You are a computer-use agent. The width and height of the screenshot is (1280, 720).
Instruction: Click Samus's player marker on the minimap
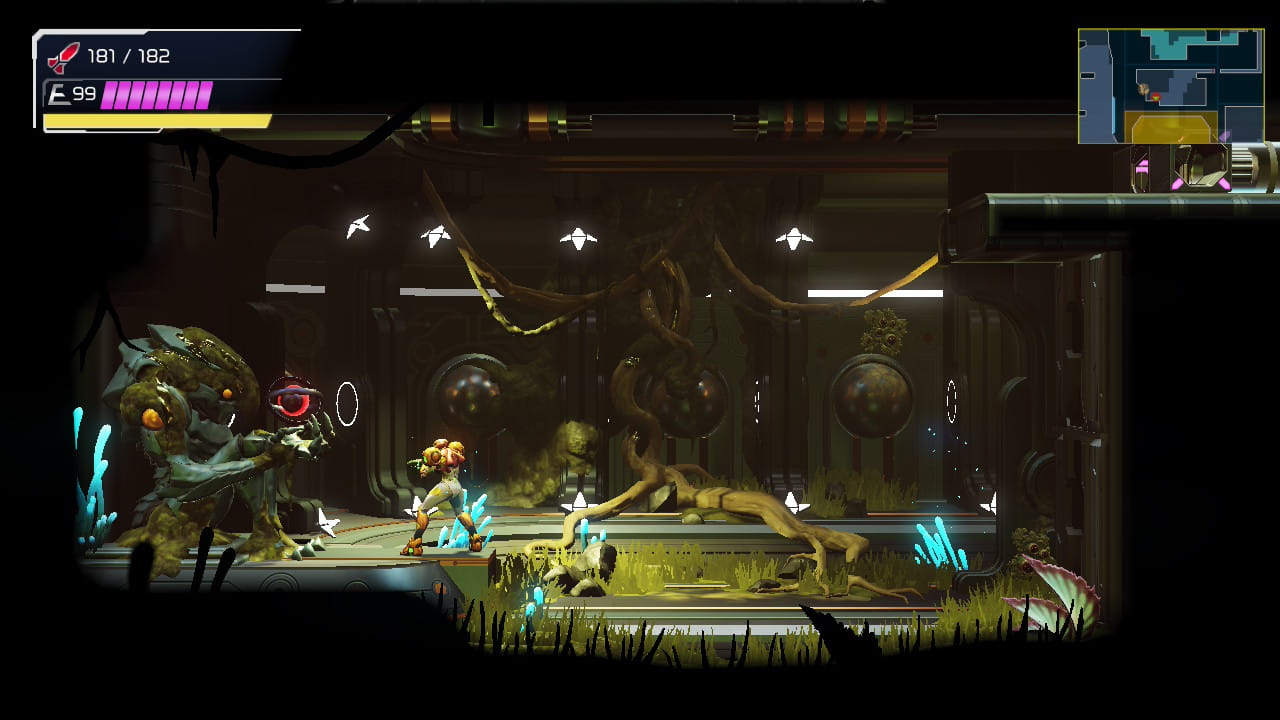[1156, 97]
